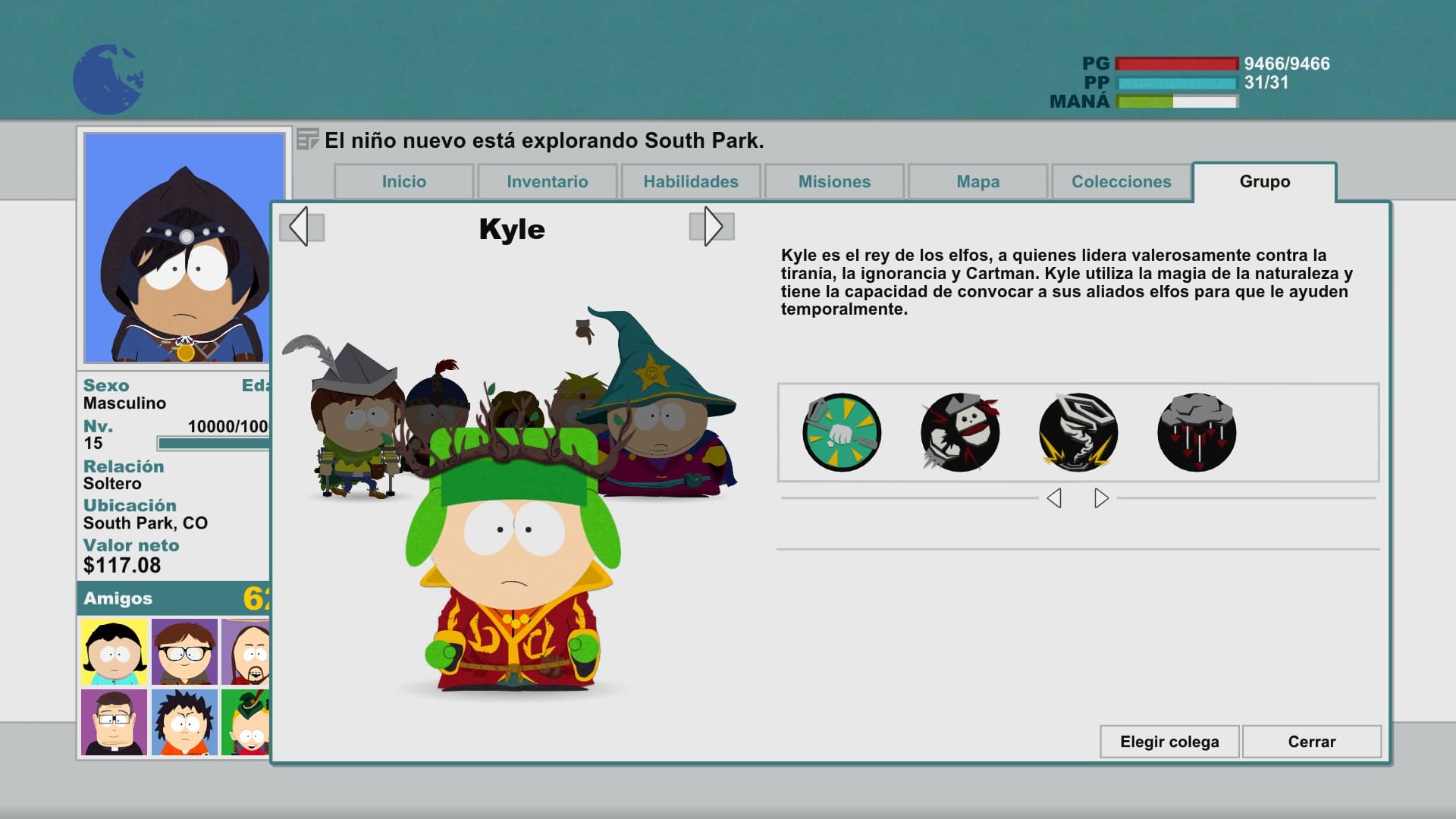
Task: Page abilities right with small arrow
Action: point(1101,498)
